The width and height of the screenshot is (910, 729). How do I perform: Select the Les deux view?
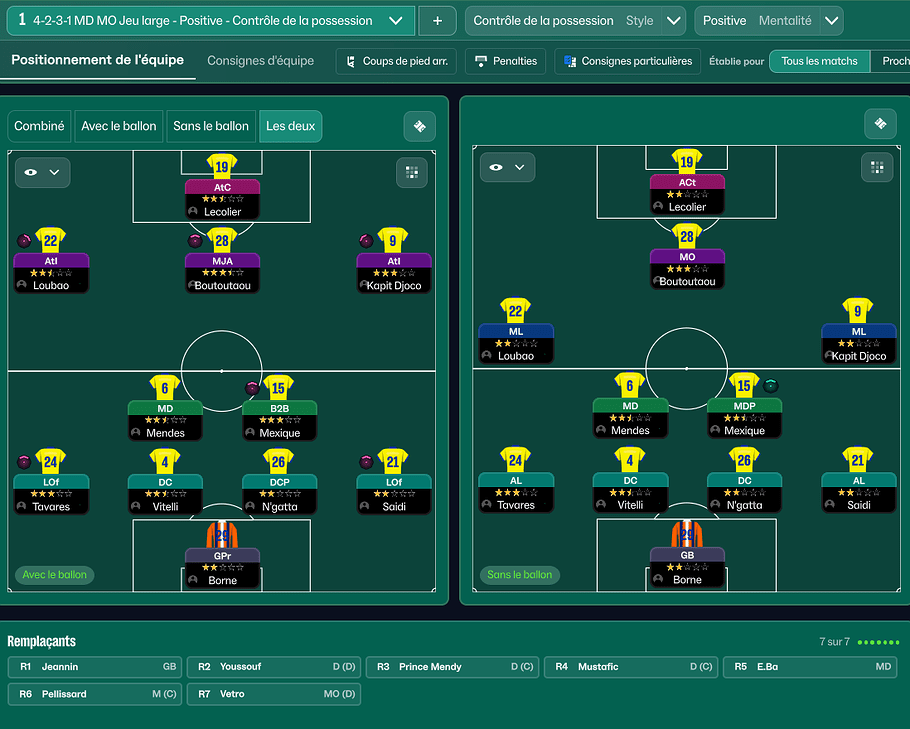click(x=290, y=126)
